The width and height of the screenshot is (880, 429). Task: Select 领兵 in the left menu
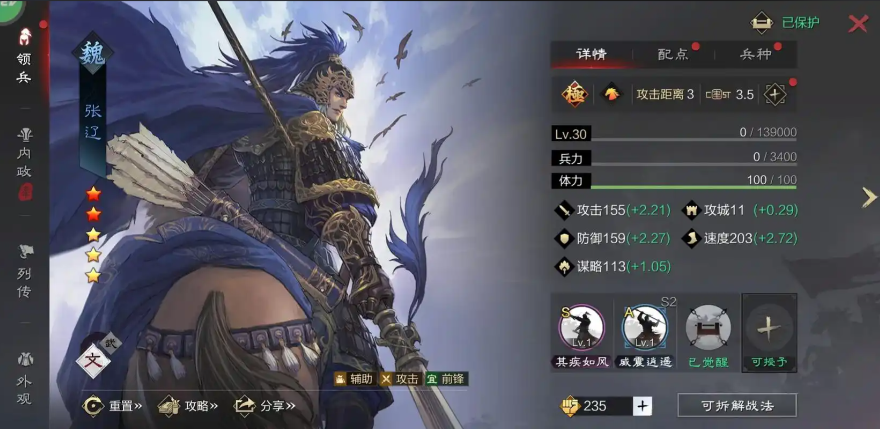click(24, 57)
